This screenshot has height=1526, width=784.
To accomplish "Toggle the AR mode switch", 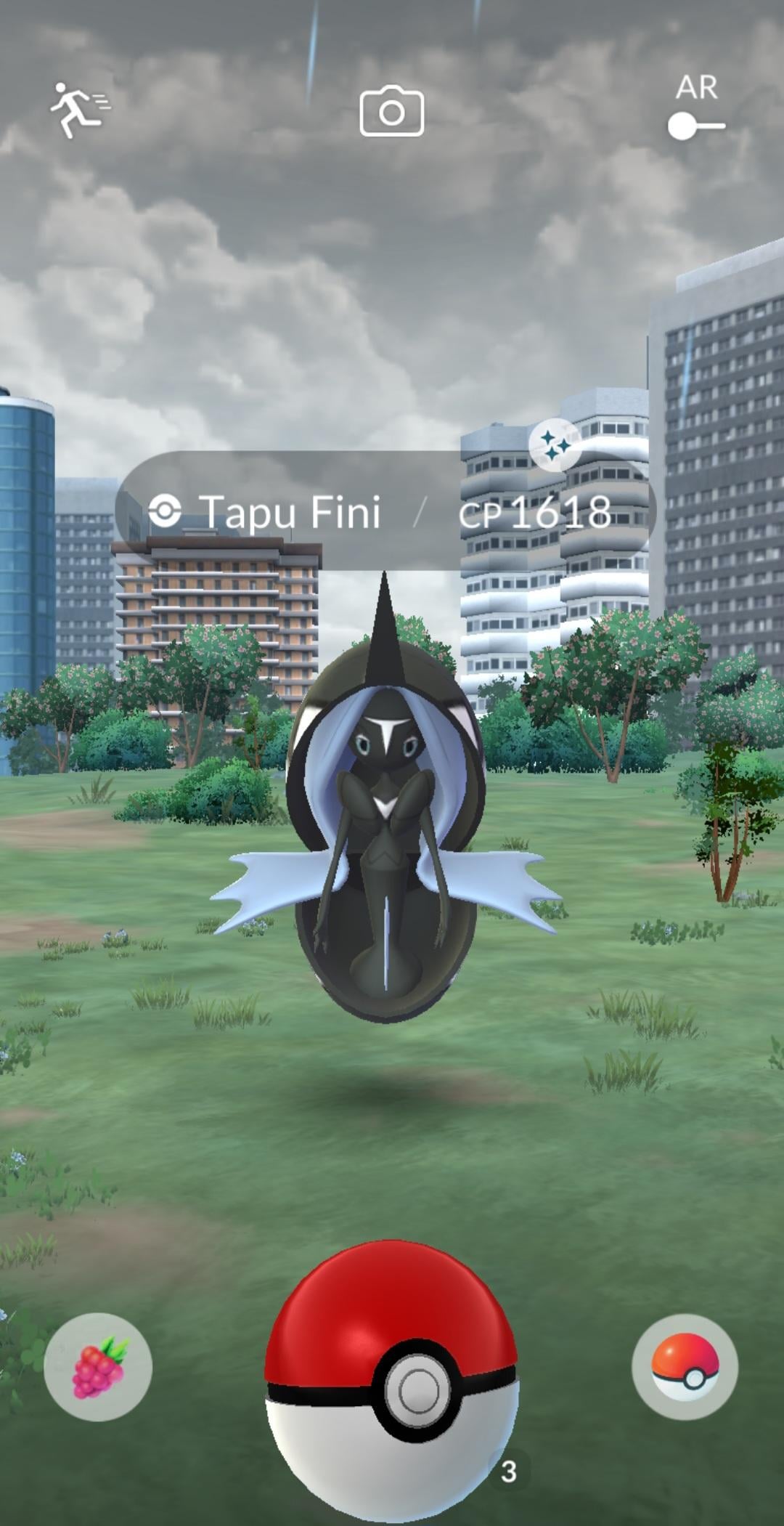I will [696, 125].
